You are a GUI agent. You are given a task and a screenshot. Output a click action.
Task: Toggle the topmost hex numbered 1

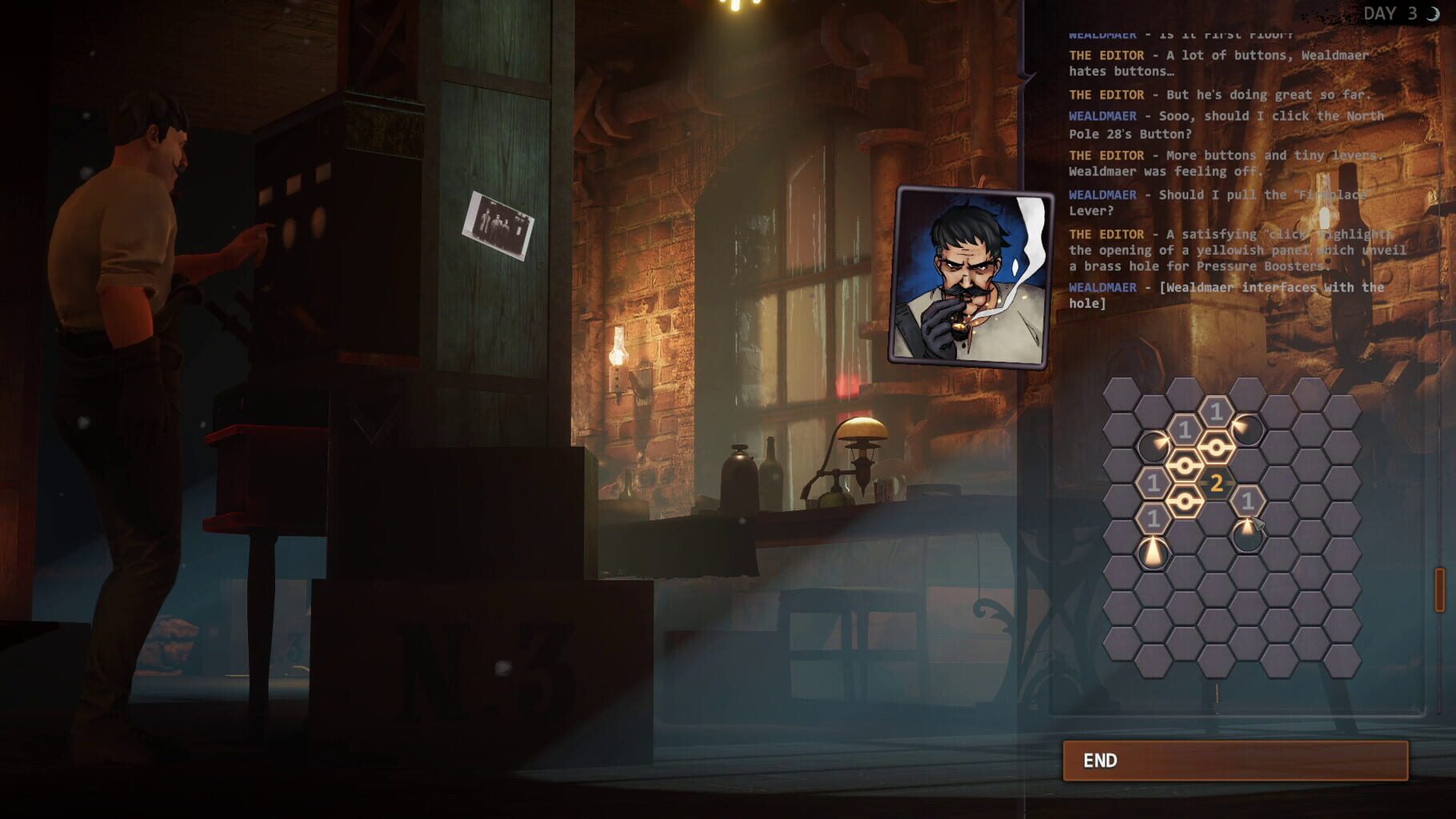click(x=1216, y=409)
